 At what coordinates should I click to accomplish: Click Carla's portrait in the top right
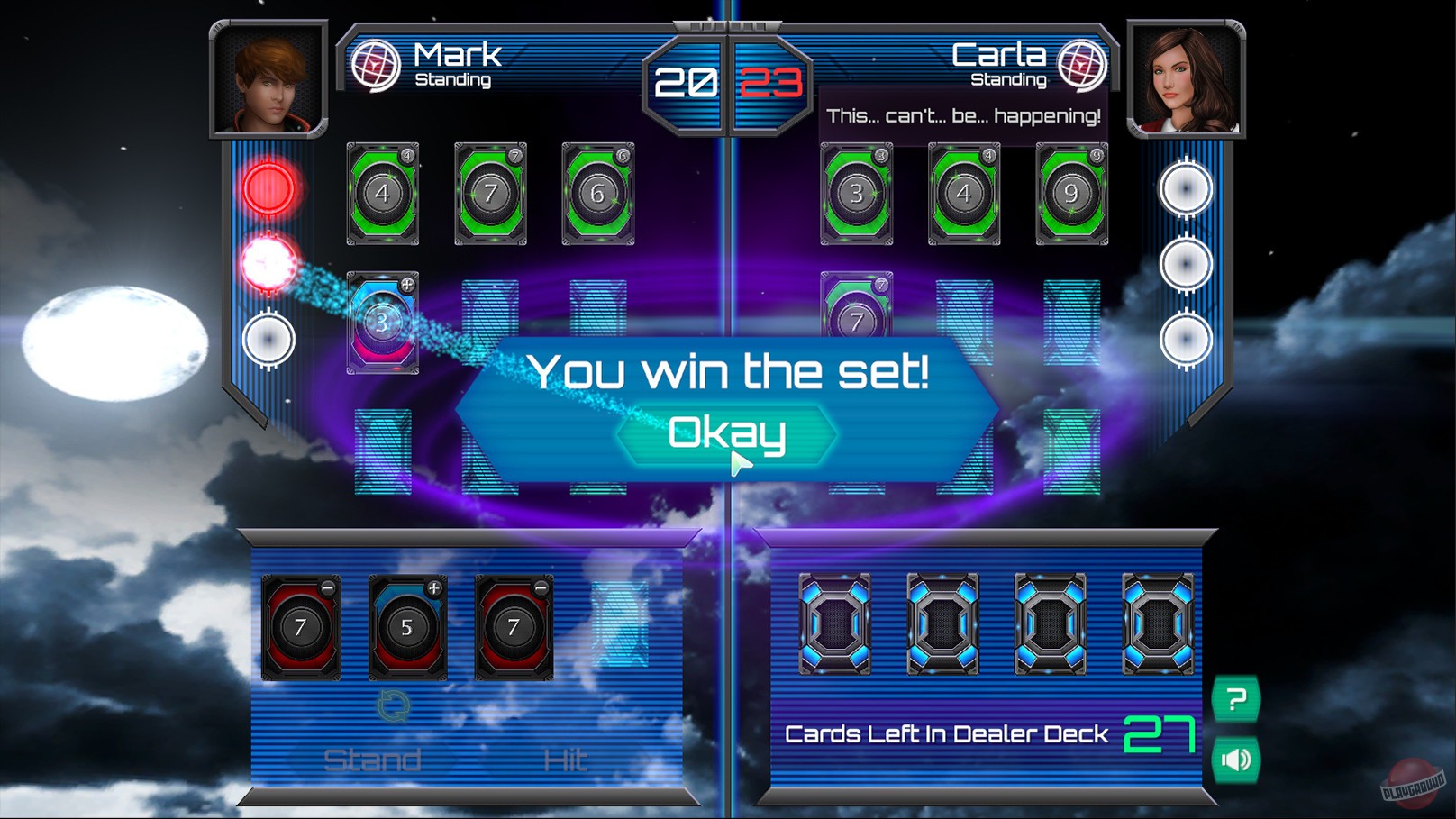[x=1186, y=79]
